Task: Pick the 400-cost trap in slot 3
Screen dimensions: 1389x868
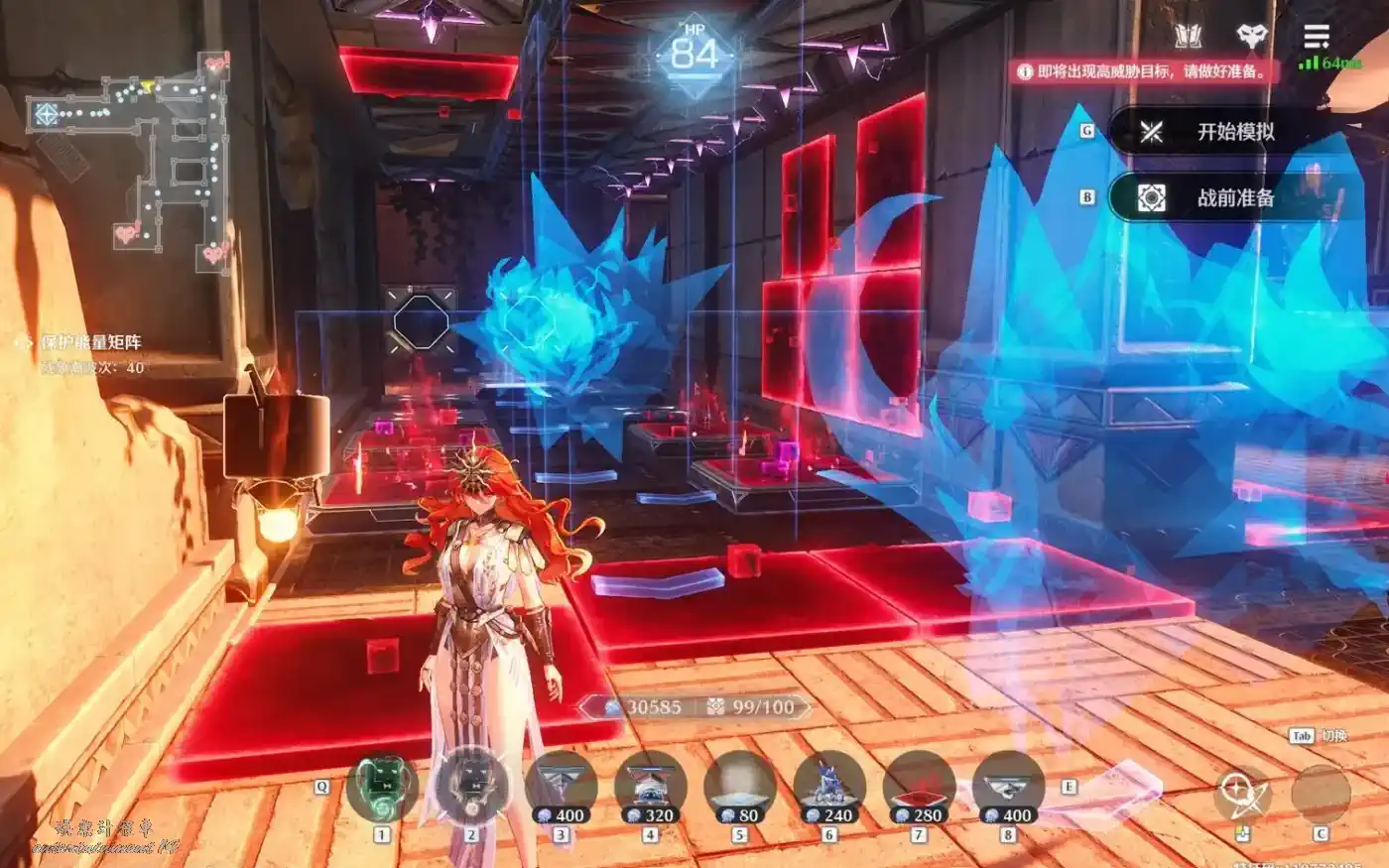Action: click(562, 789)
